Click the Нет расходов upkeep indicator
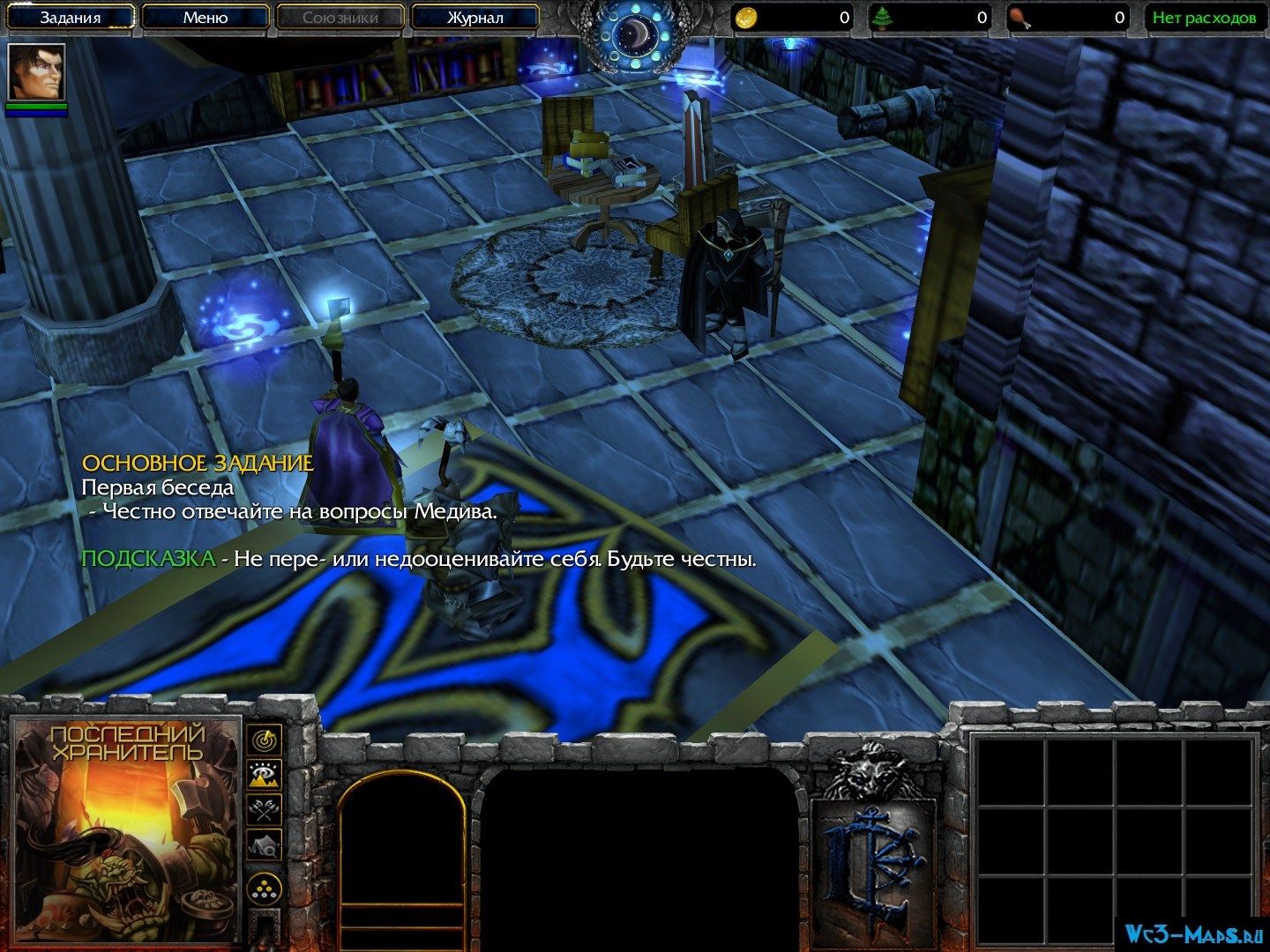Screen dimensions: 1270x952 (1203, 18)
